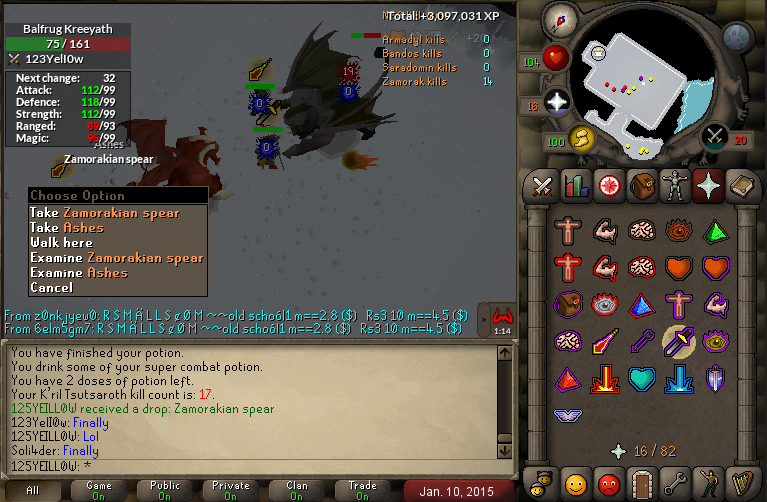This screenshot has height=502, width=767.
Task: Open the world map globe button
Action: 737,37
